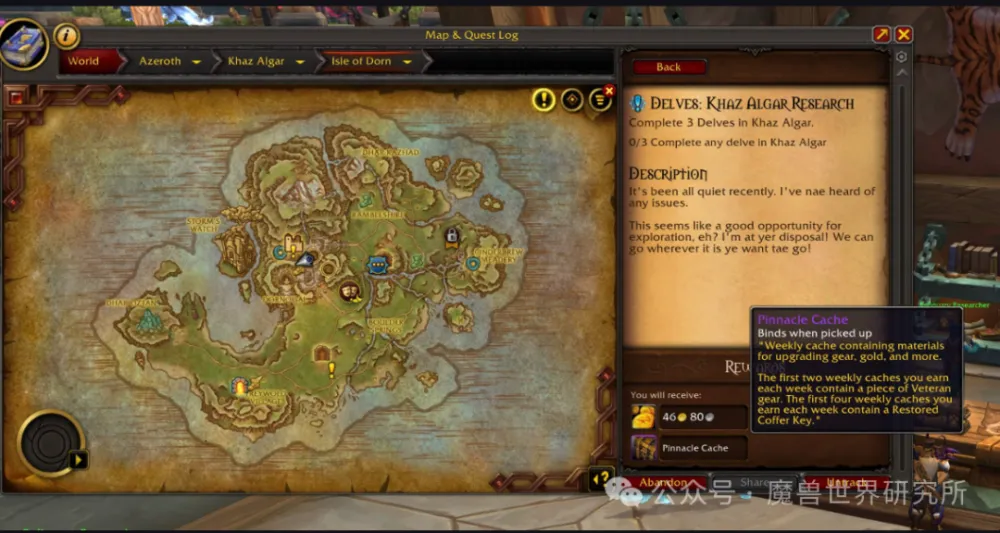The width and height of the screenshot is (1000, 533).
Task: Close the Map & Quest Log window
Action: [904, 35]
